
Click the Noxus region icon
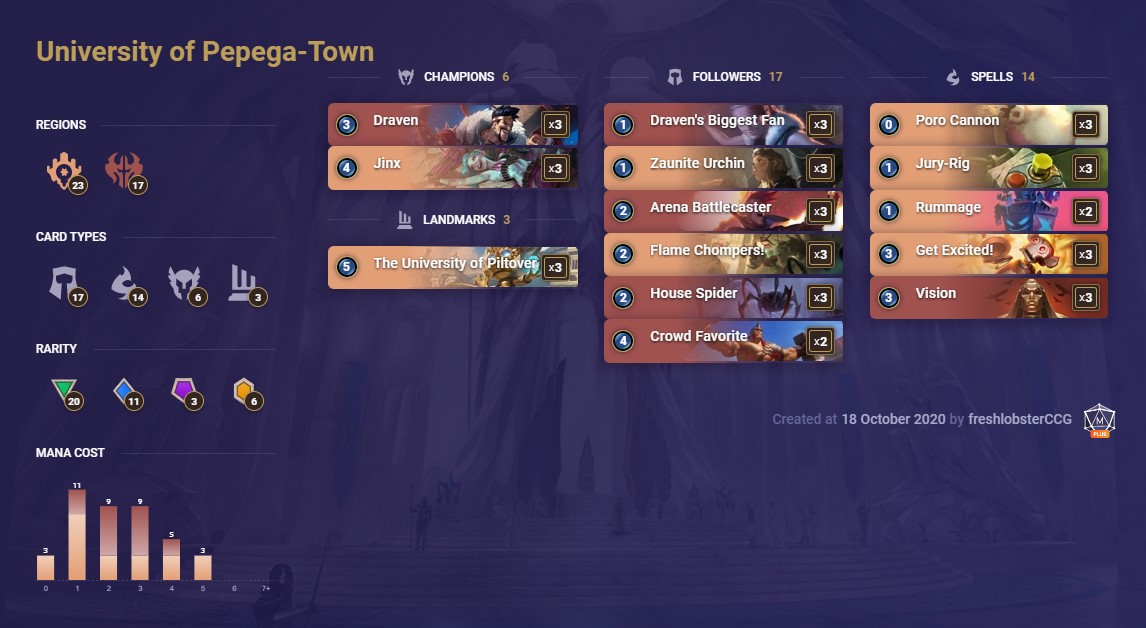tap(124, 172)
